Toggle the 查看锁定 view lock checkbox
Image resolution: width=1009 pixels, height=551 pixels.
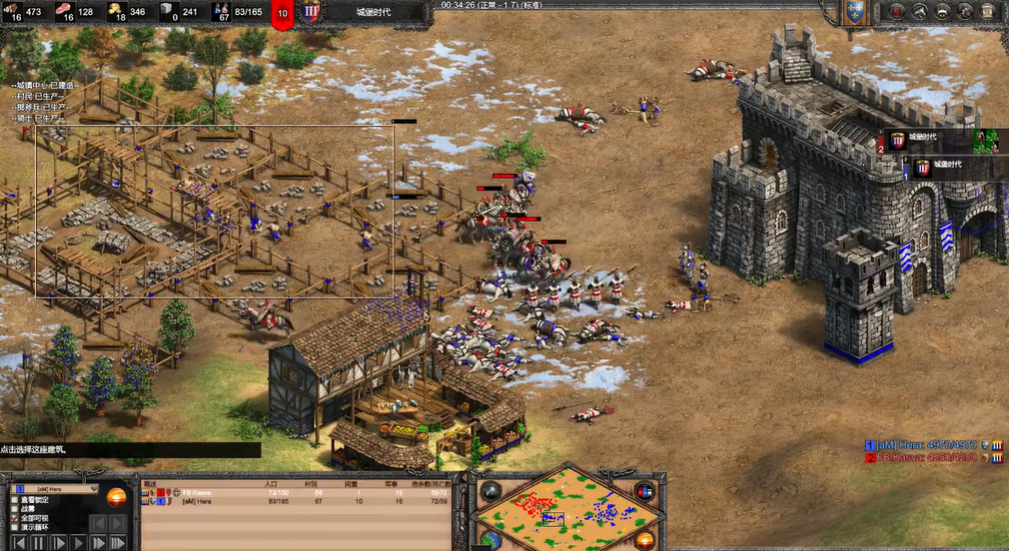15,499
